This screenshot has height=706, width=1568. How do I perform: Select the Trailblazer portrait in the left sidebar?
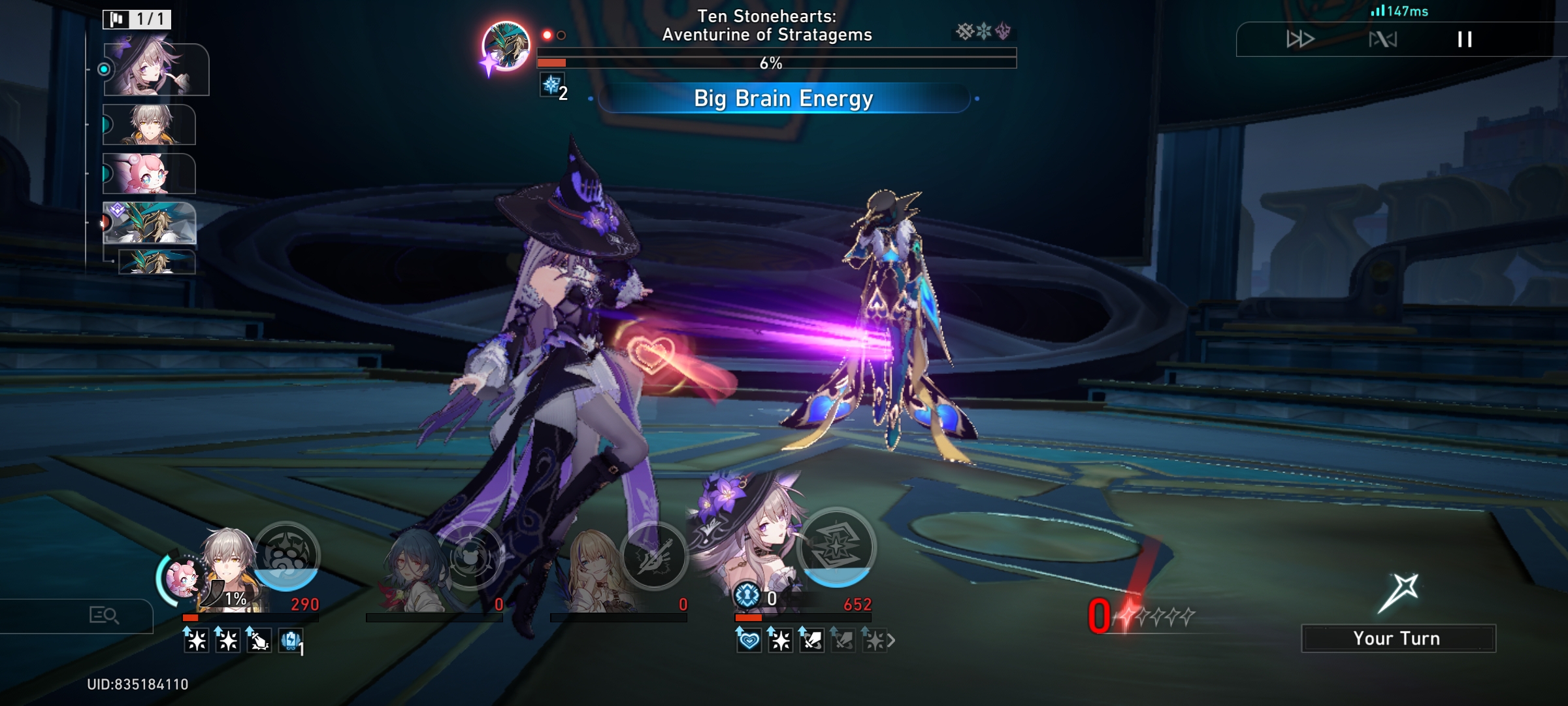tap(150, 124)
